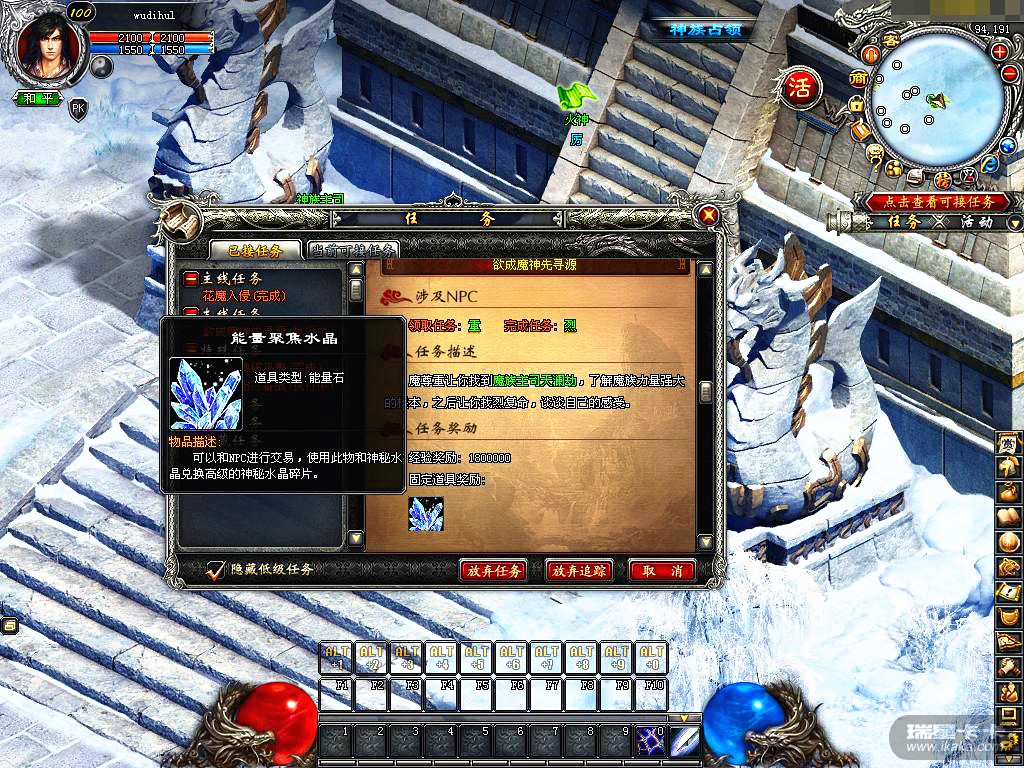This screenshot has height=768, width=1024.
Task: Select the crystal reward item icon
Action: [x=426, y=514]
